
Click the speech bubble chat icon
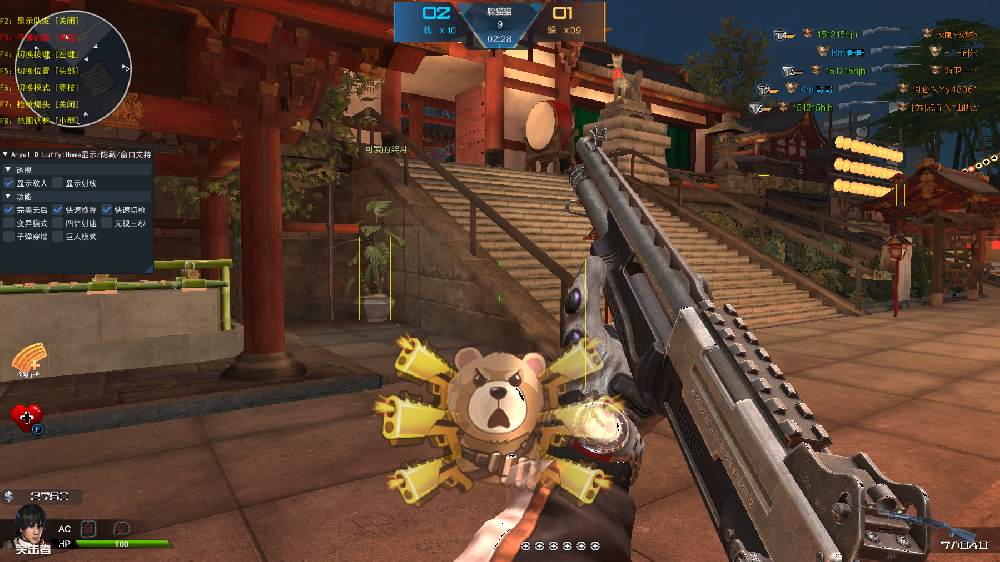pyautogui.click(x=122, y=527)
